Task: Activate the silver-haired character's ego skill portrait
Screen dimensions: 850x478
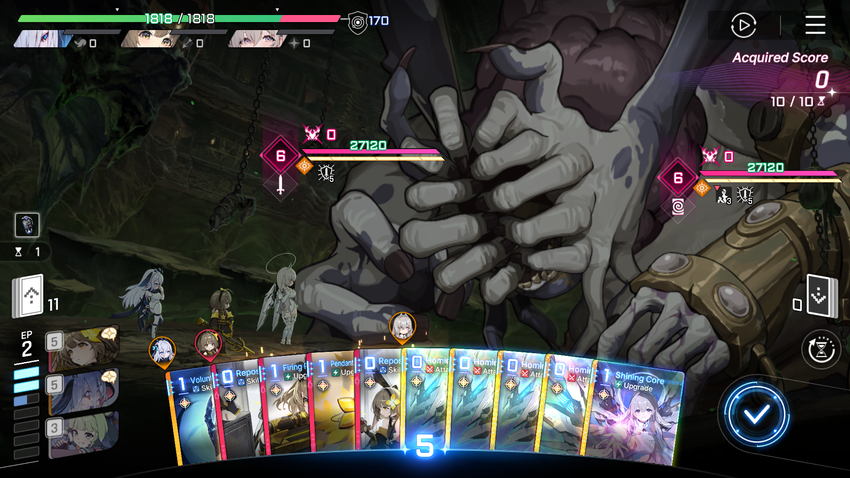Action: (x=82, y=390)
